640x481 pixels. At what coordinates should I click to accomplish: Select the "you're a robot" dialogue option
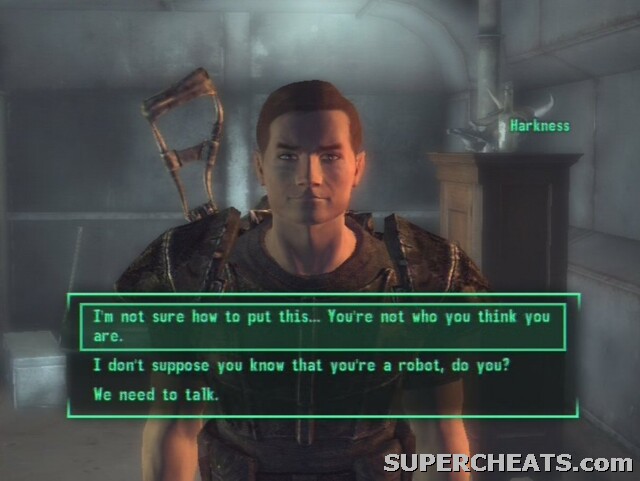(x=301, y=365)
